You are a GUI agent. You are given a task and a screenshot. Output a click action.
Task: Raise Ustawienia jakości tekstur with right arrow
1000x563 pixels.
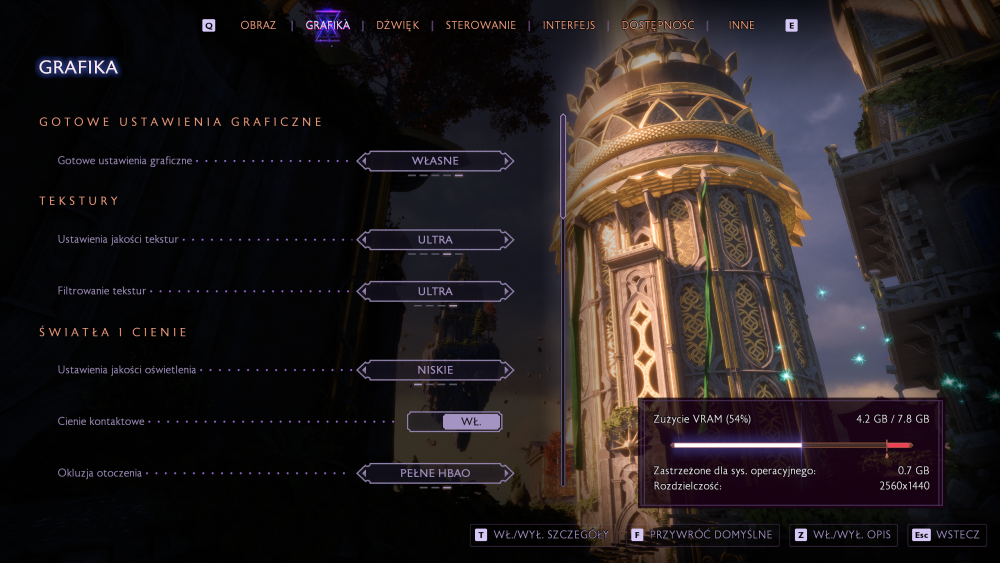tap(509, 240)
